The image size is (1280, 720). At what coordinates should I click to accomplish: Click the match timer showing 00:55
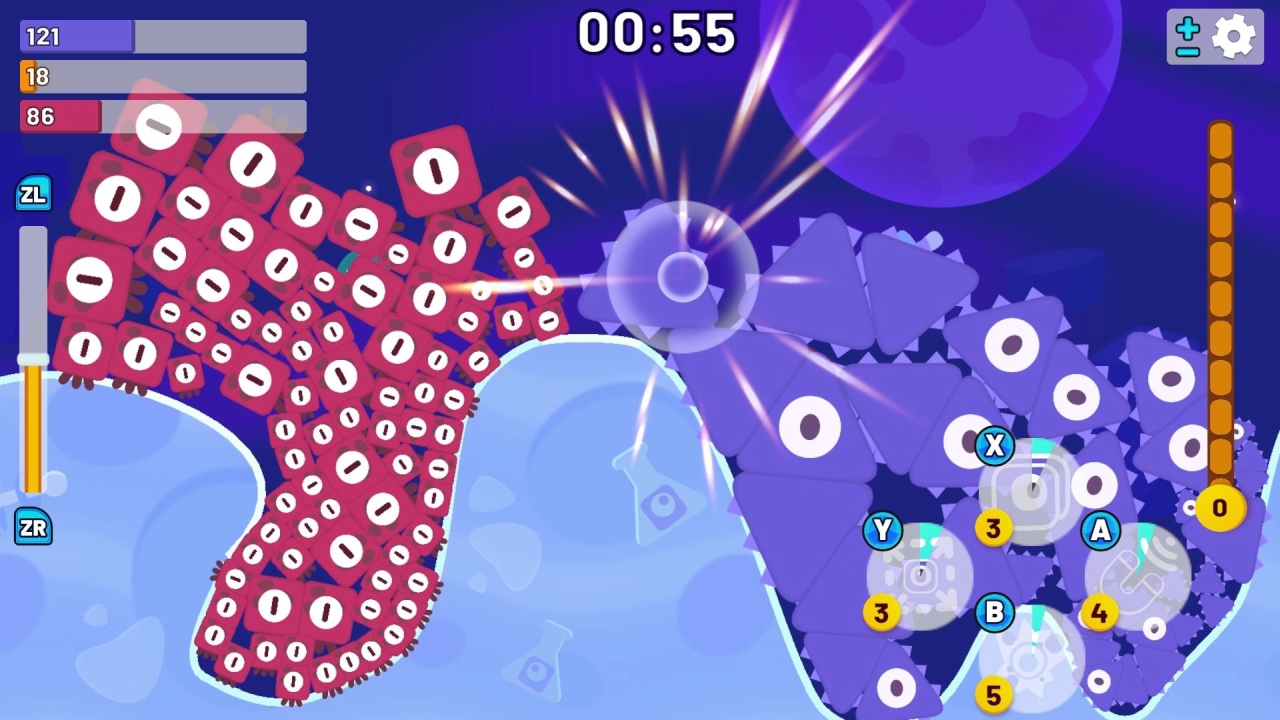click(659, 33)
